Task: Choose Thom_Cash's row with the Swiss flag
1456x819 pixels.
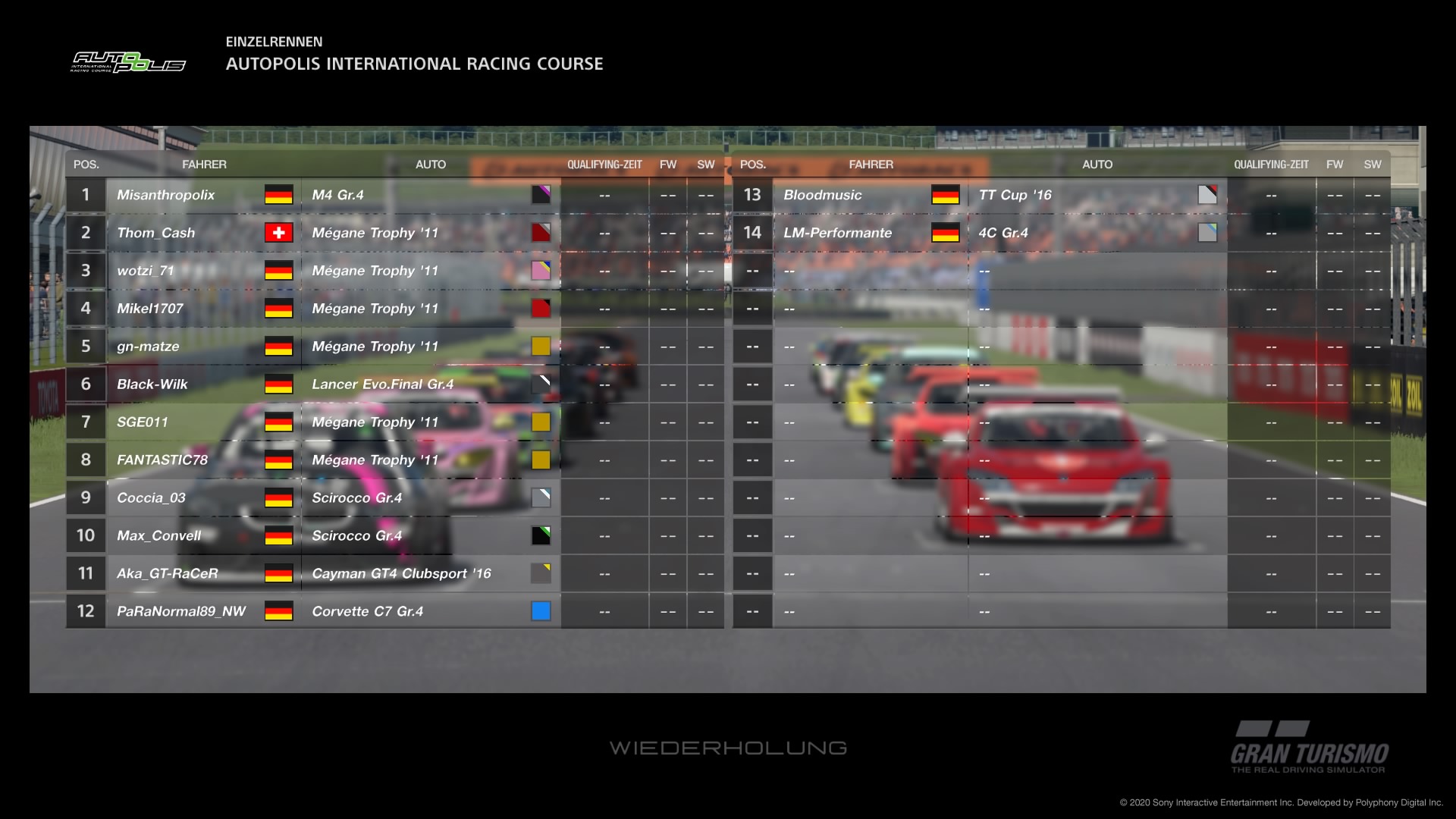Action: 156,233
